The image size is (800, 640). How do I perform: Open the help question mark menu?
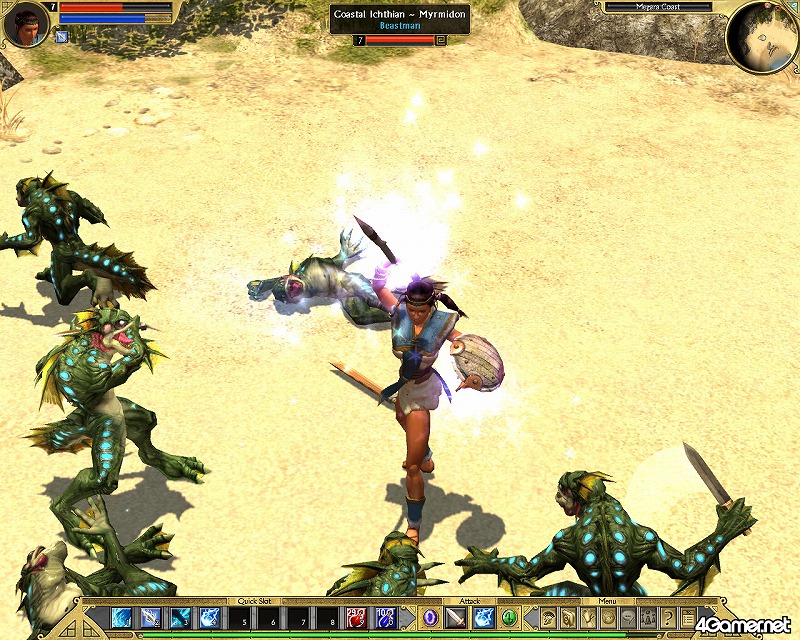[668, 618]
